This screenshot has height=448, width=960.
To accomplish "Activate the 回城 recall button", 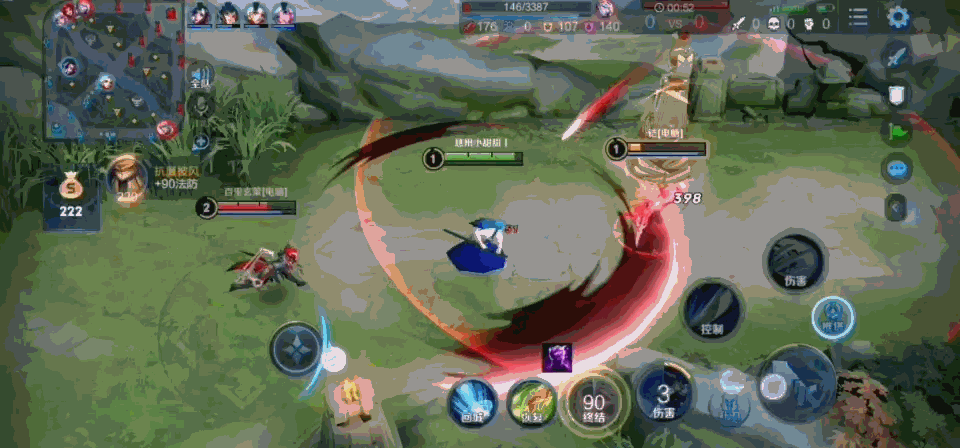I will (x=471, y=401).
